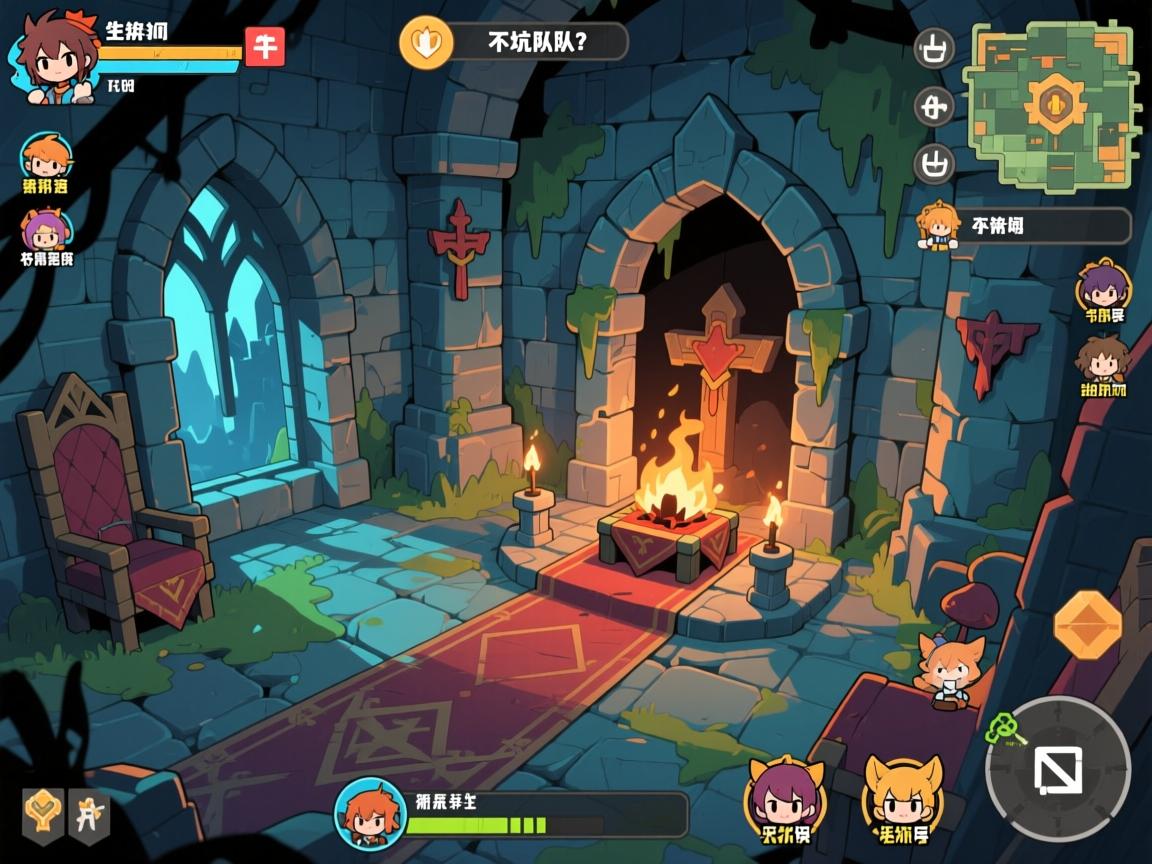Screen dimensions: 1152x864
Task: Choose the blonde cat-eared character portrait at the bottom
Action: coord(902,797)
